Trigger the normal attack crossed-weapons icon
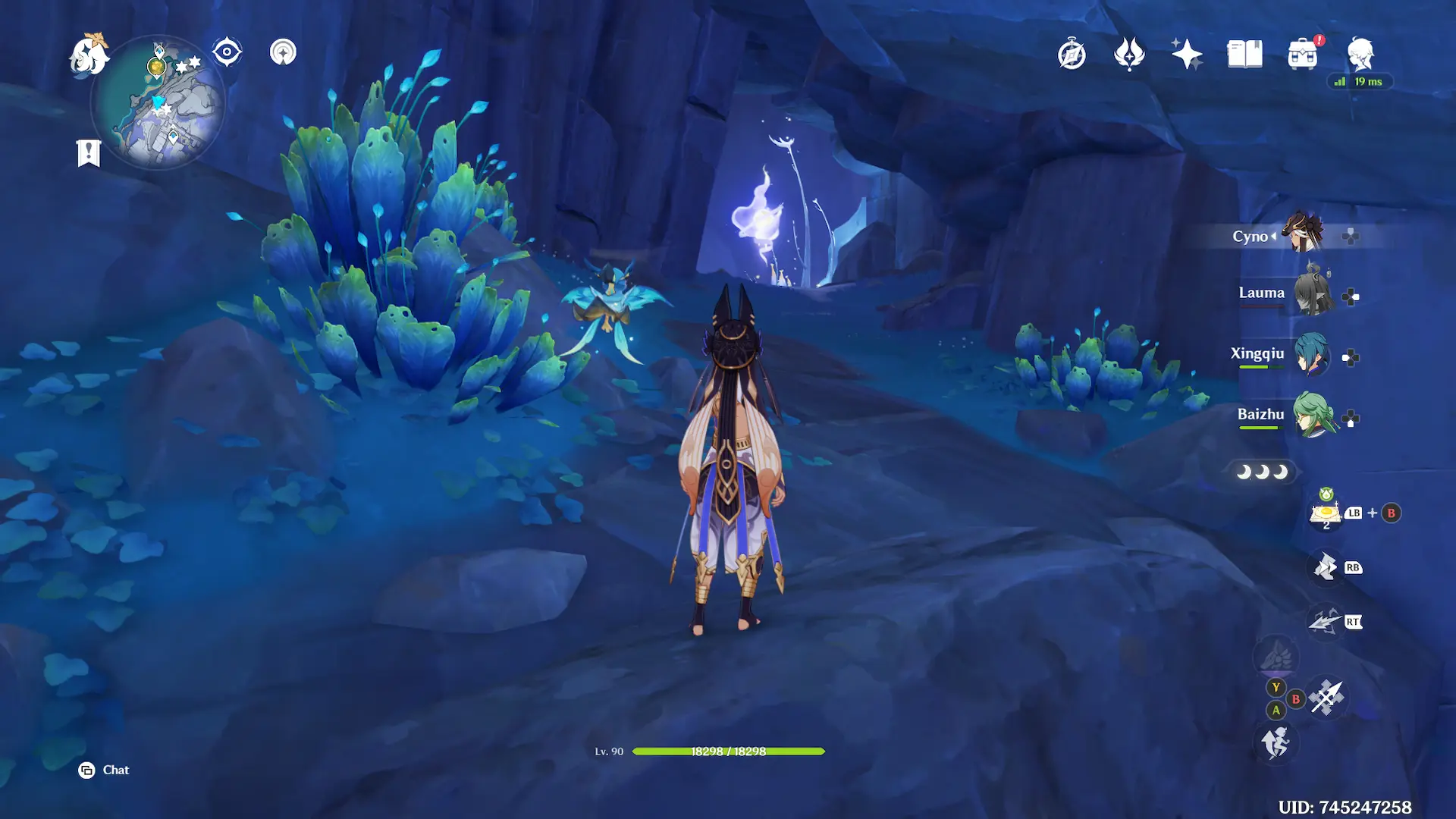 pyautogui.click(x=1326, y=698)
